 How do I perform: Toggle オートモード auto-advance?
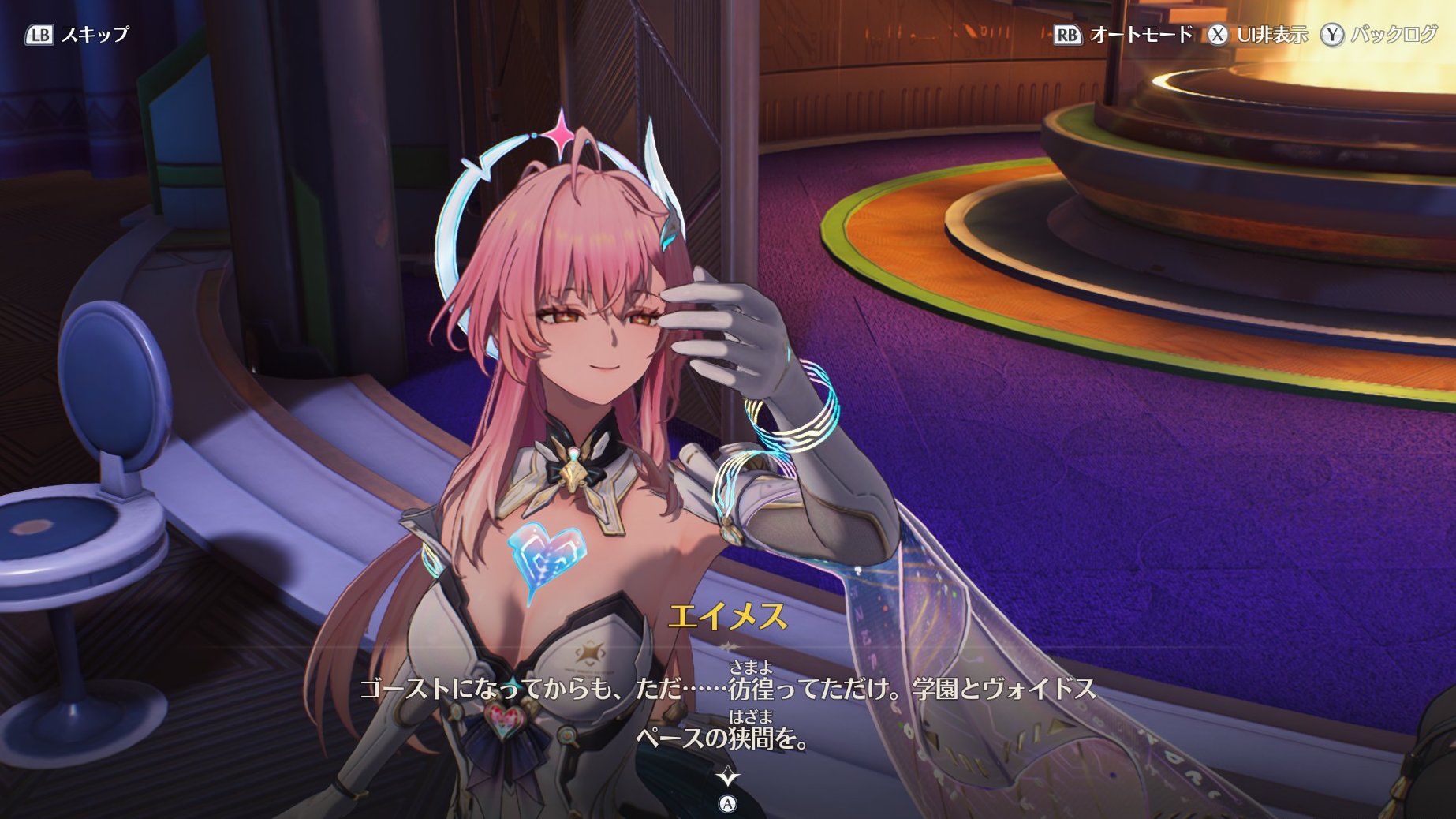[x=1123, y=35]
